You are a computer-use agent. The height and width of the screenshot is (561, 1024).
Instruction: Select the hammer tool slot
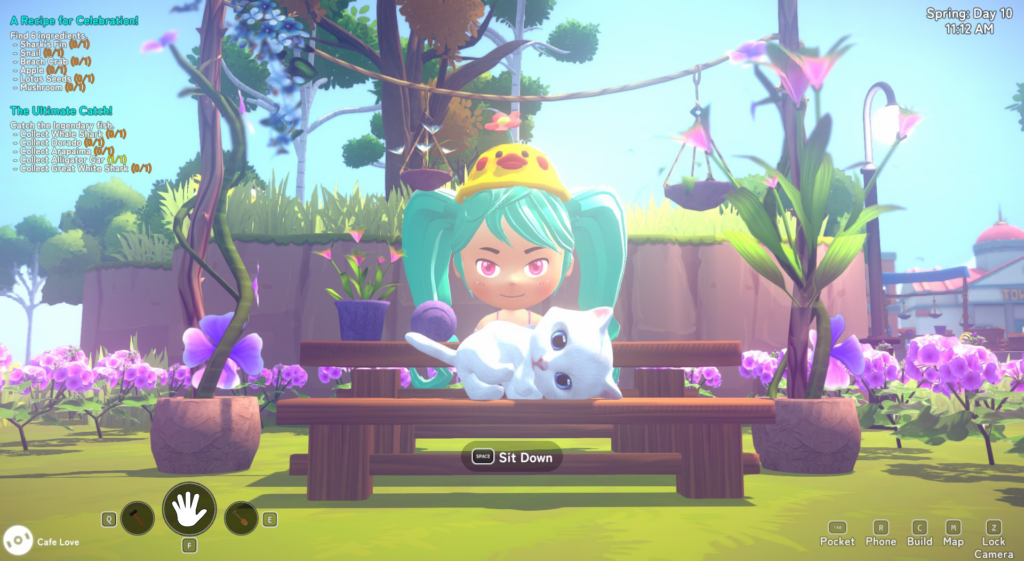pyautogui.click(x=137, y=518)
